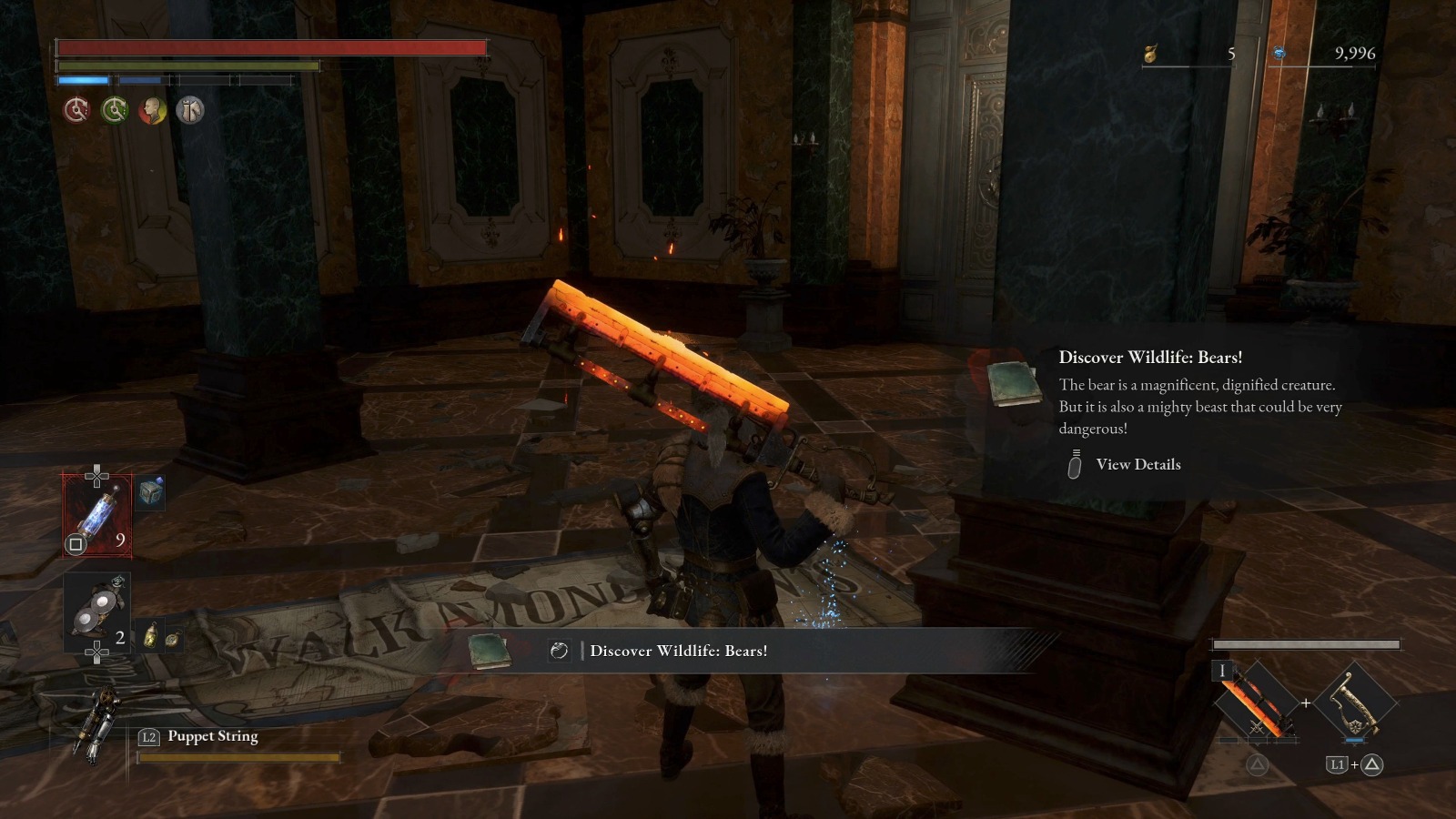Click the Discover Wildlife: Bears! pickup notification
This screenshot has width=1456, height=819.
(678, 651)
